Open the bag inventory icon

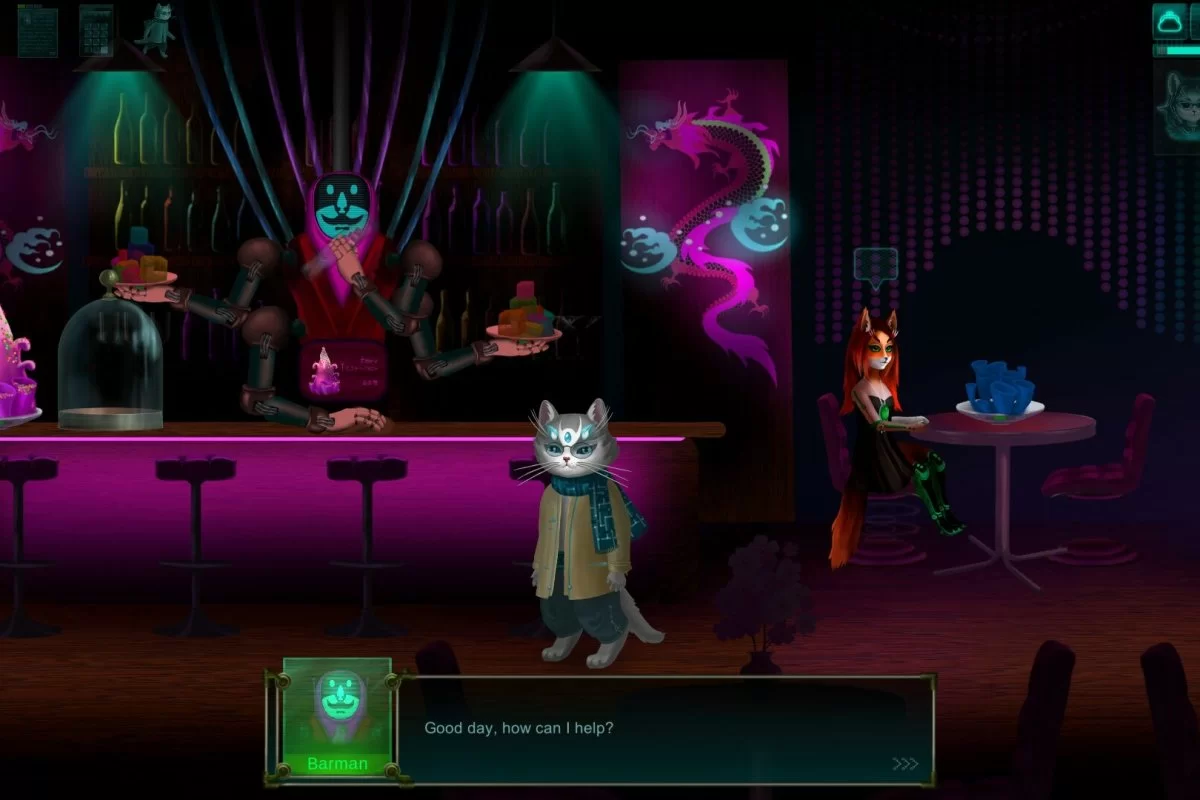point(1168,21)
